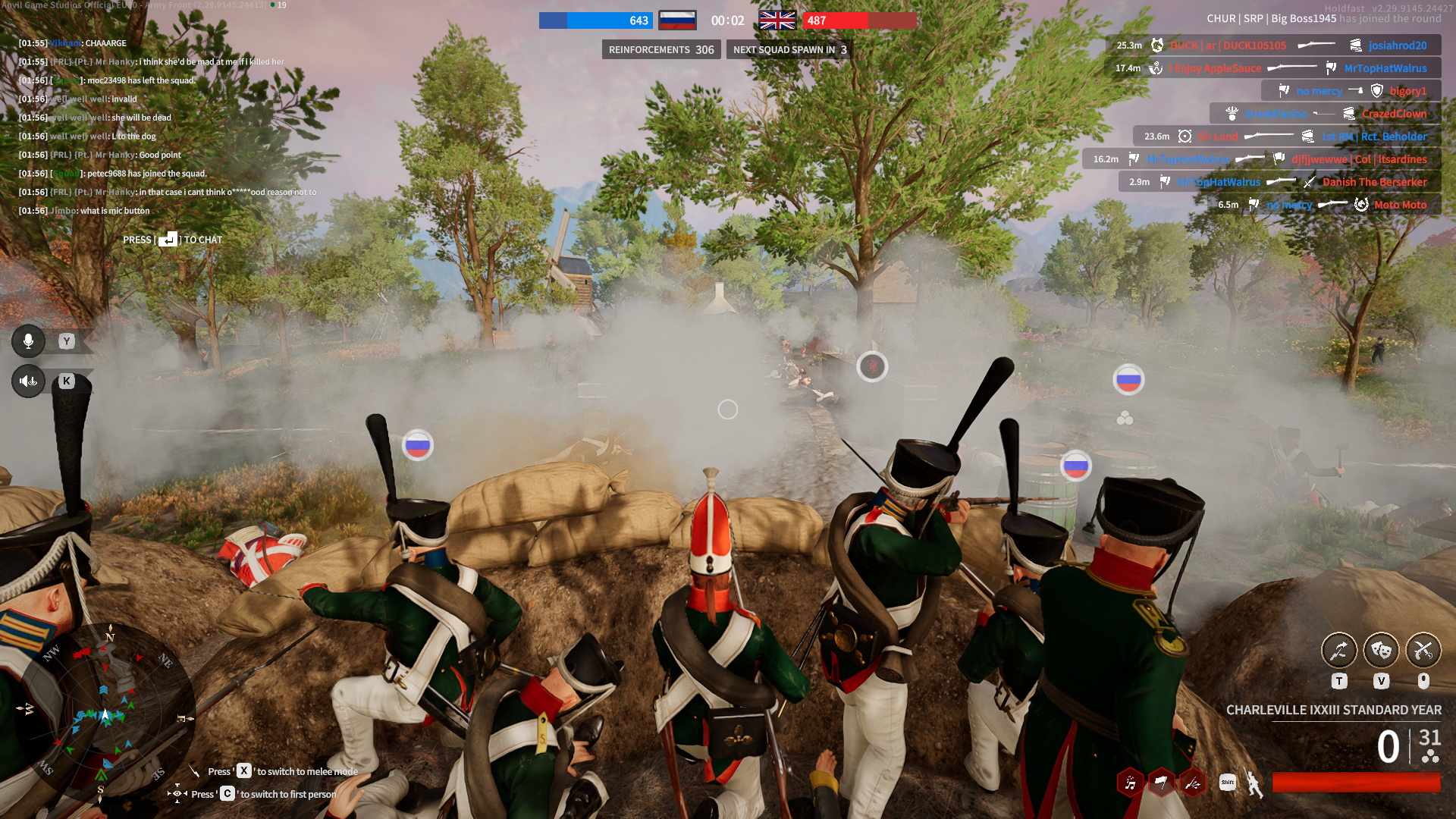Select the weapon swap sword icon
The image size is (1456, 819).
tap(1338, 650)
